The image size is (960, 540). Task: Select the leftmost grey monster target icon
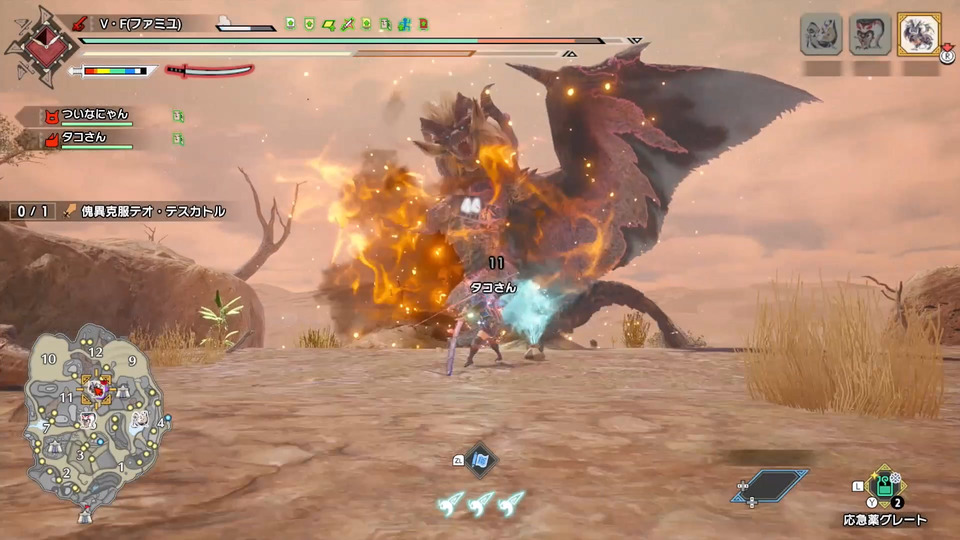[x=820, y=34]
